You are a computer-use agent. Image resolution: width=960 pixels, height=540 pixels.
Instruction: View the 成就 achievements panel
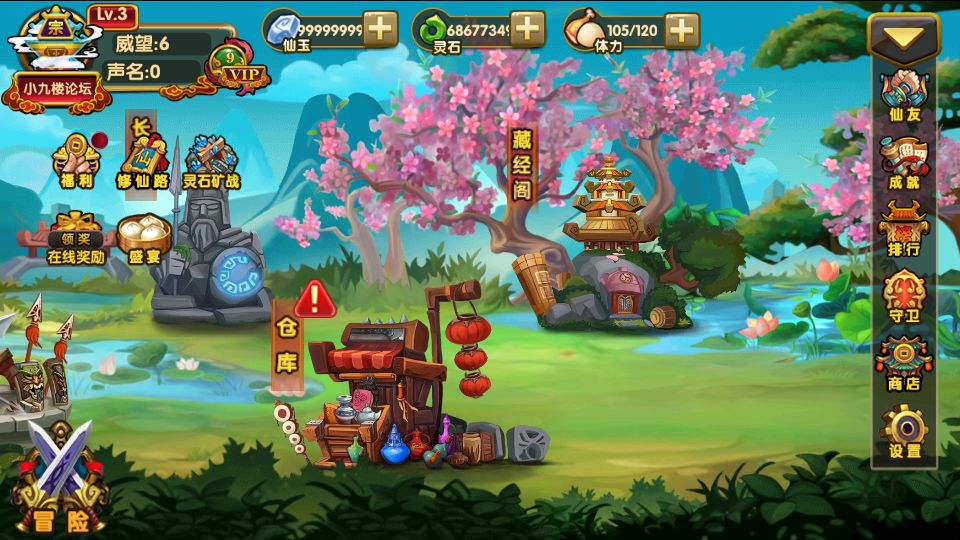pyautogui.click(x=904, y=163)
